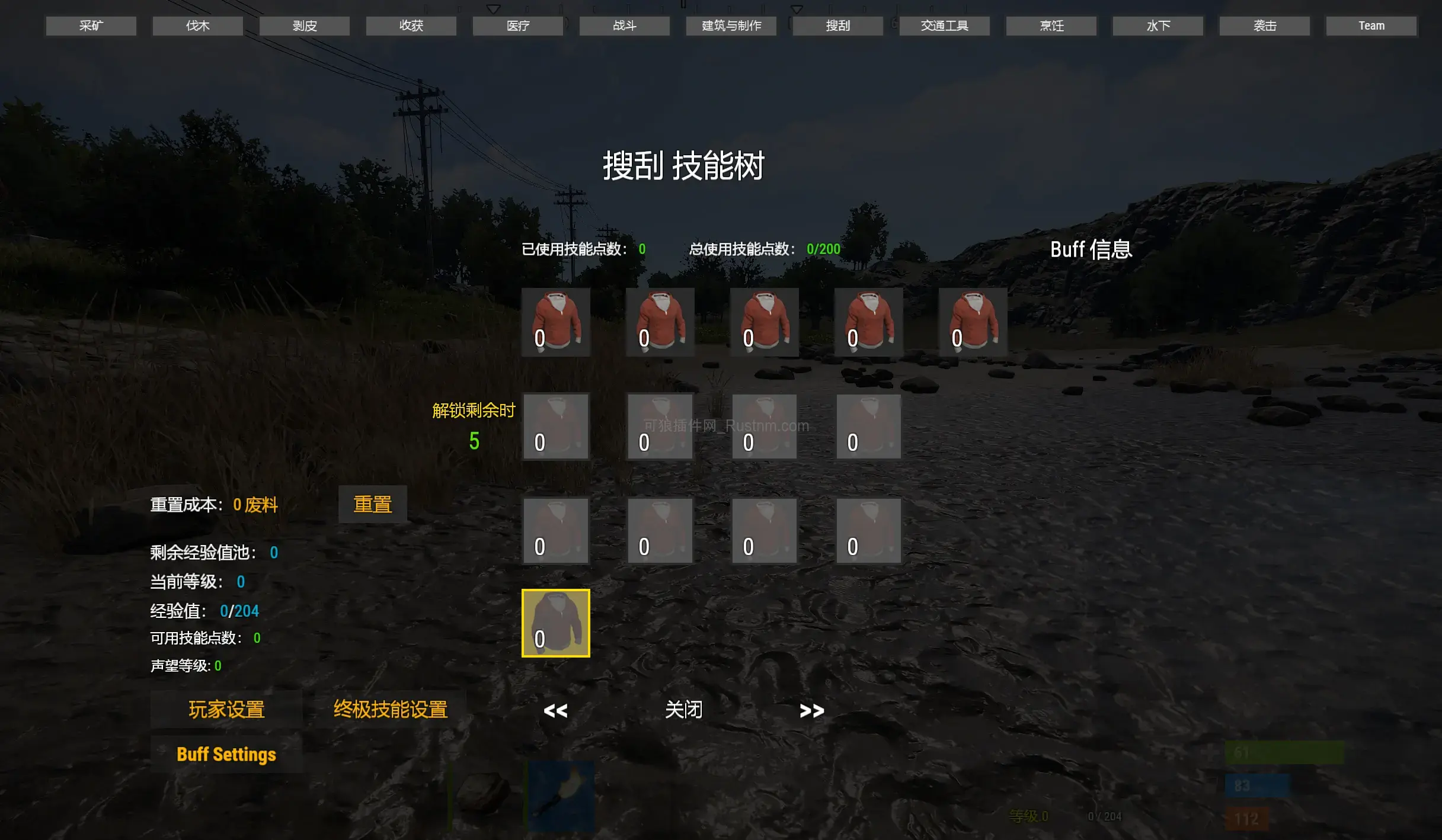
Task: Select the locked node beside 解锁剩余时 timer
Action: coord(555,426)
